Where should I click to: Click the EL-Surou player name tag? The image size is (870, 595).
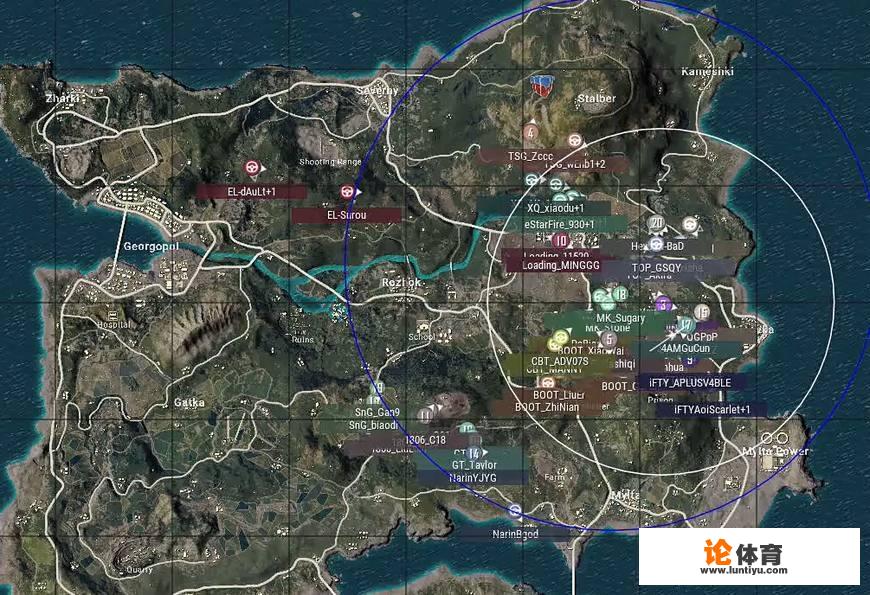(x=346, y=215)
